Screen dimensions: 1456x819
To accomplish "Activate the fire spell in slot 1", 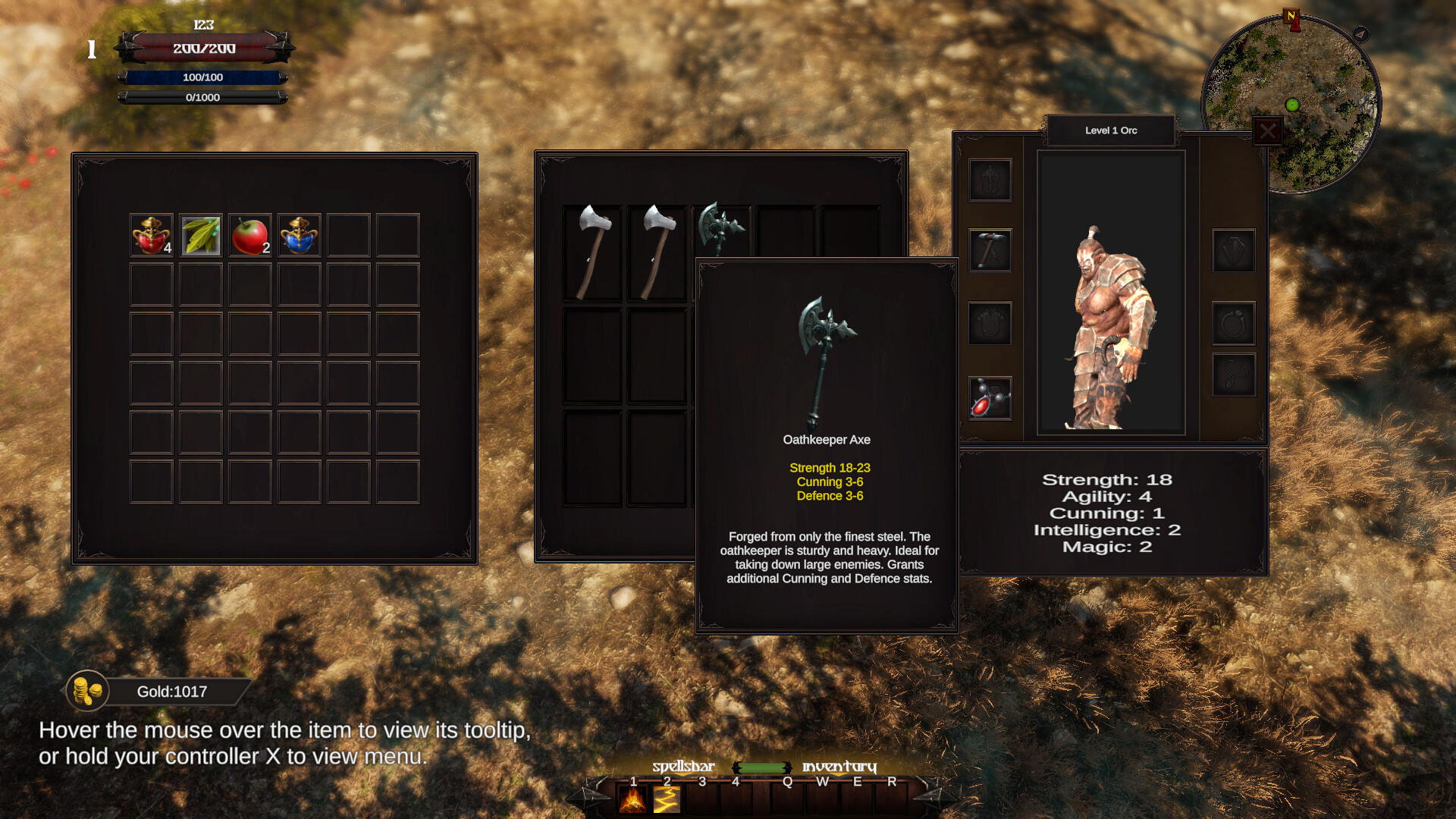I will click(x=632, y=800).
